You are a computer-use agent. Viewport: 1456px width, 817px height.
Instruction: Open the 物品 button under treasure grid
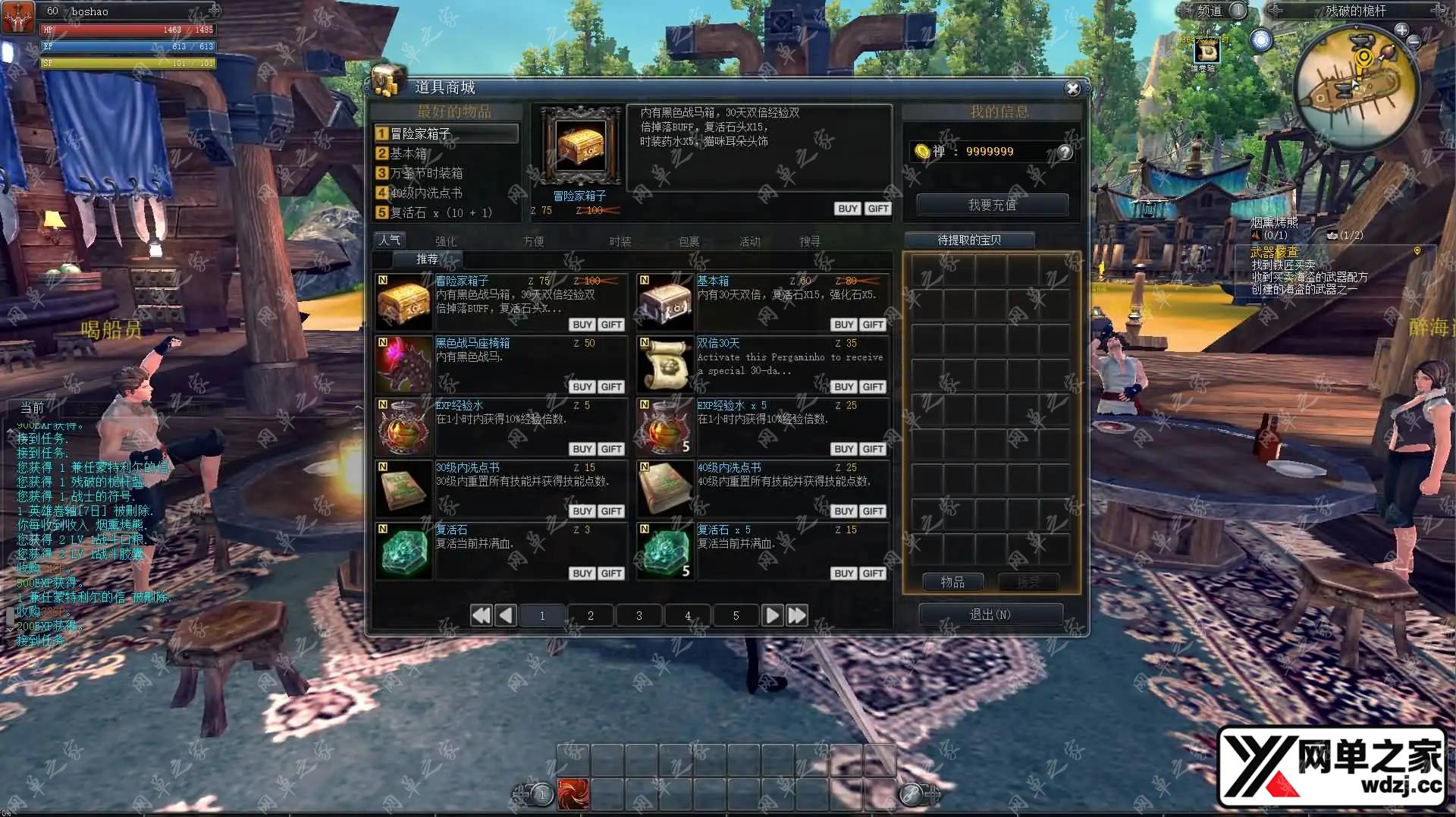[952, 582]
